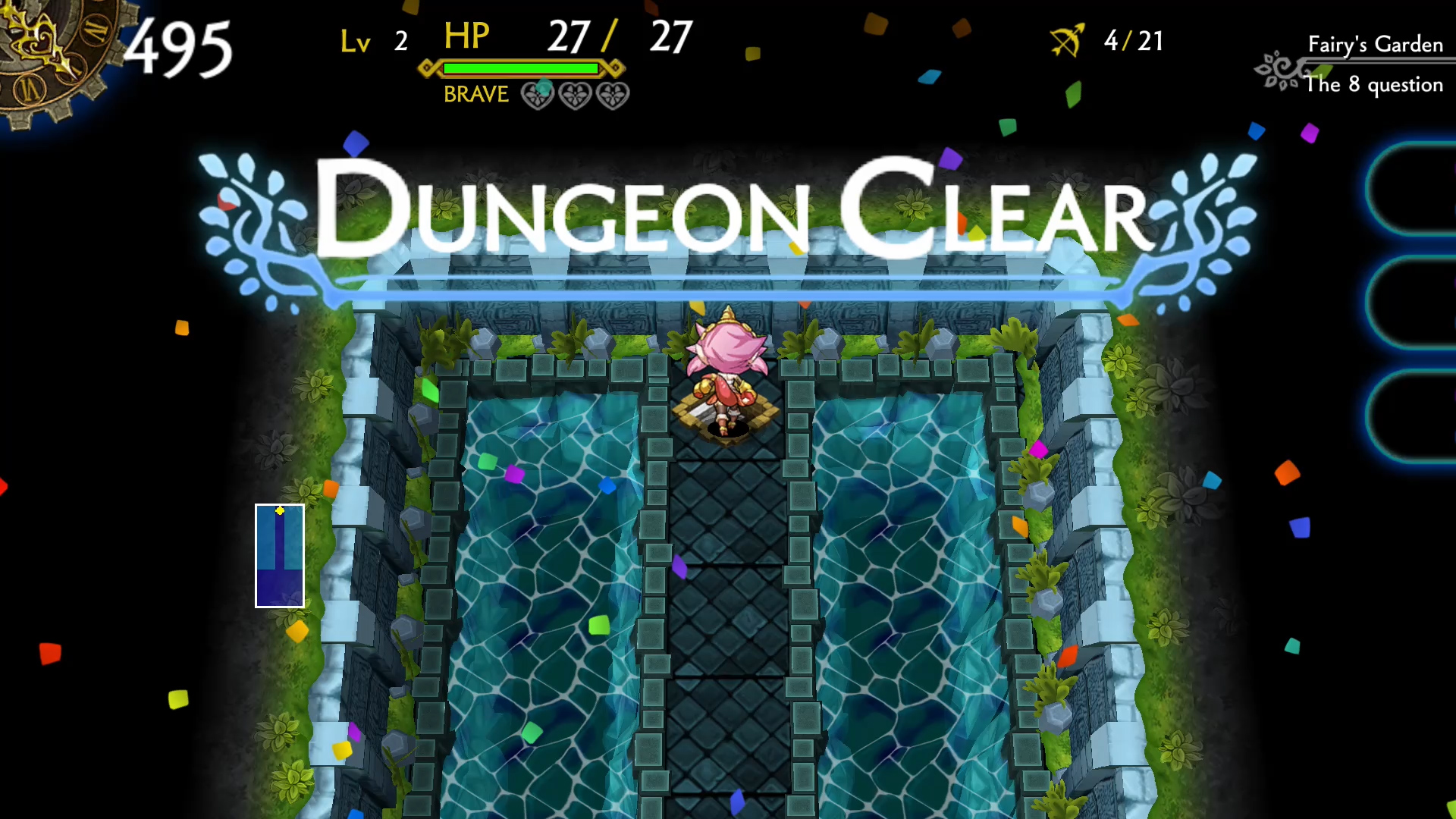Viewport: 1456px width, 819px height.
Task: Toggle the BRAVE status label
Action: pos(475,94)
